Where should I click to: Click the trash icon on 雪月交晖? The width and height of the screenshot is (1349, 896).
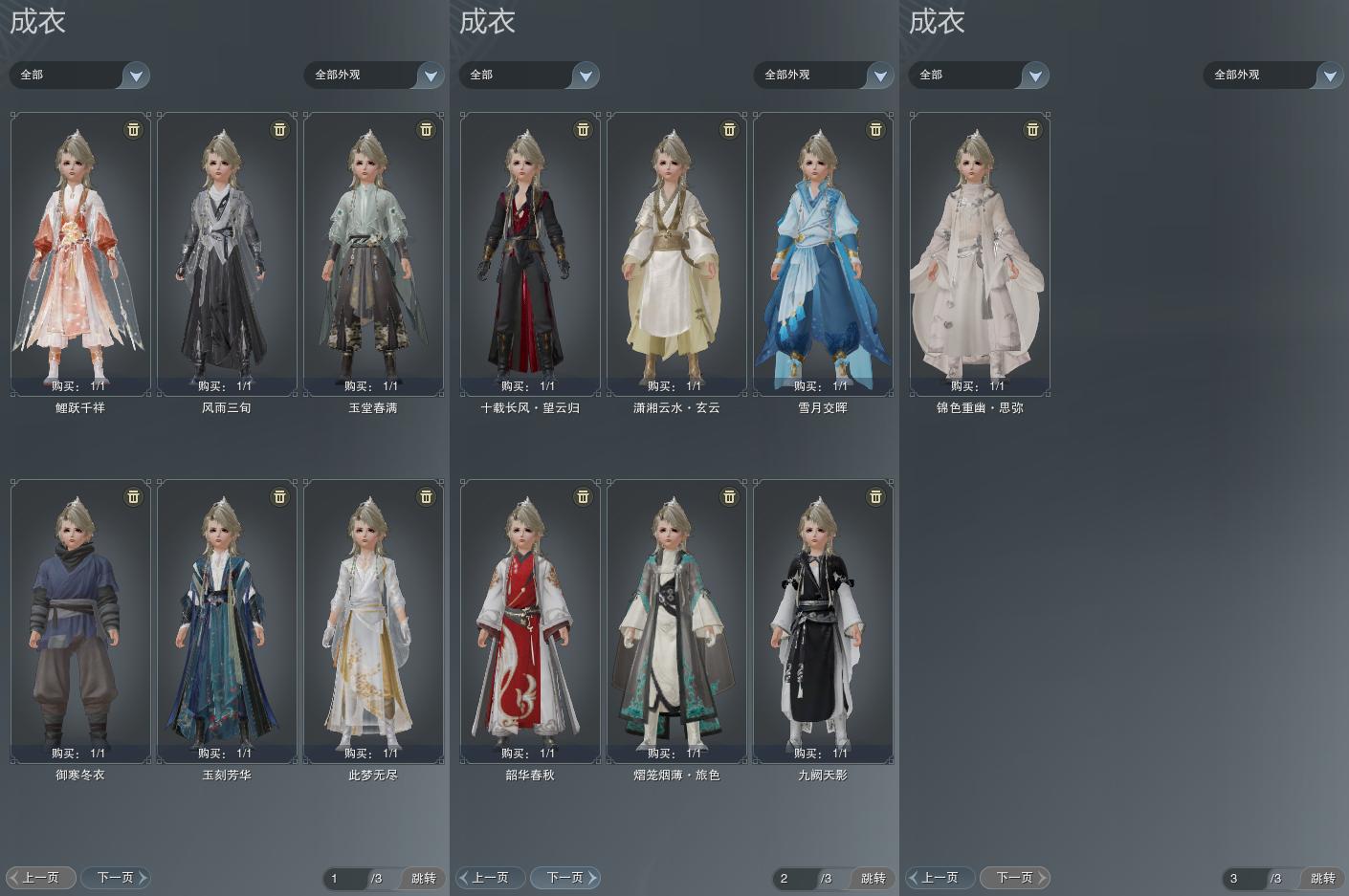tap(876, 129)
